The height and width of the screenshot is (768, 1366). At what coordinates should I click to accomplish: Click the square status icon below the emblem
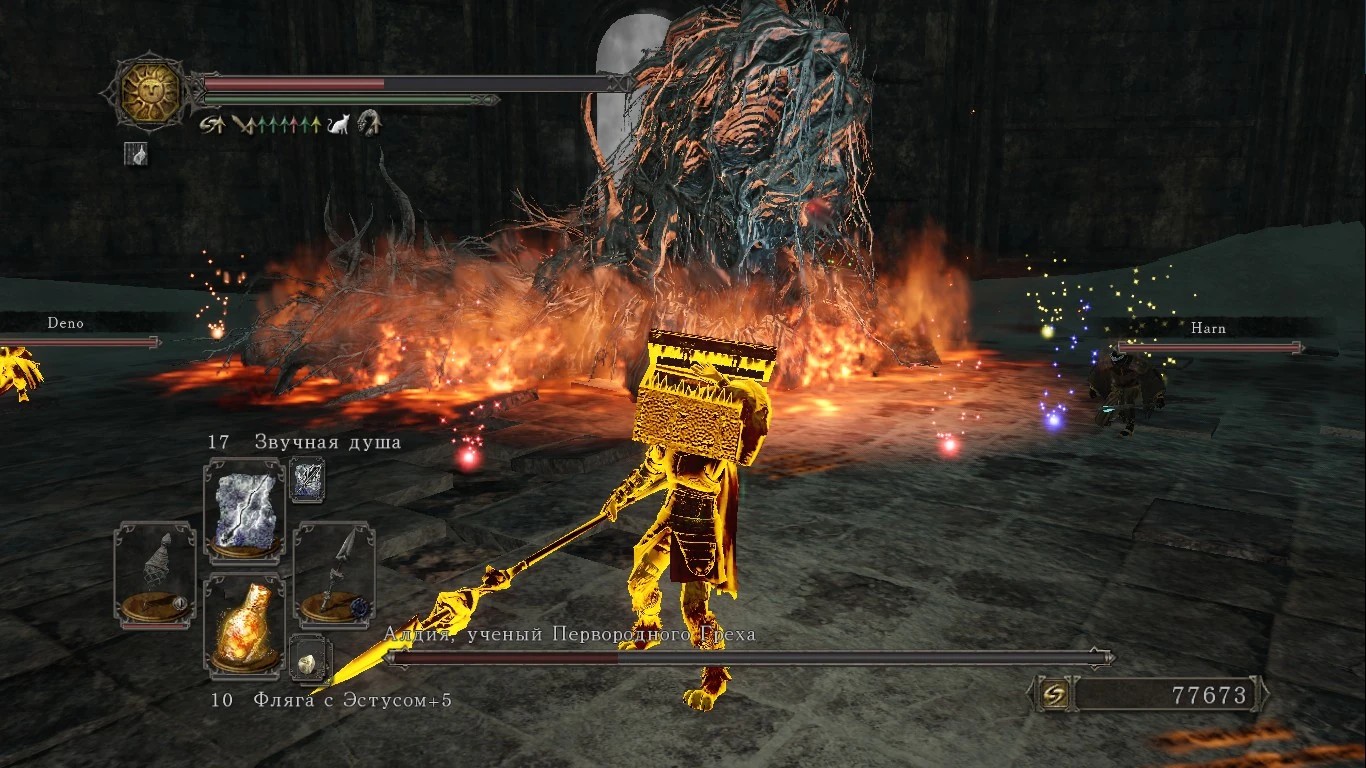pyautogui.click(x=136, y=154)
